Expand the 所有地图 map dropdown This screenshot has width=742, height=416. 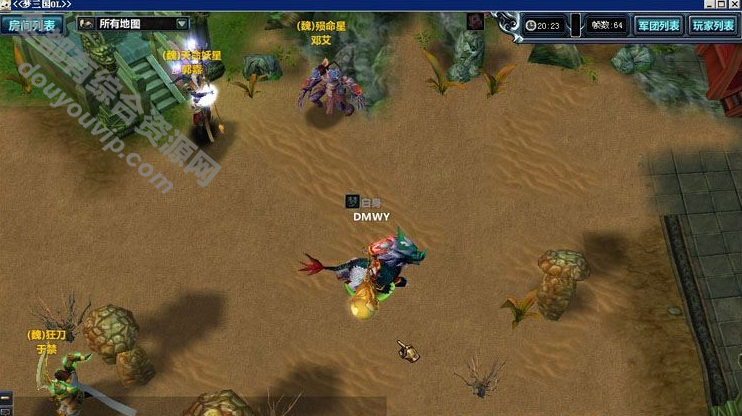pos(181,23)
